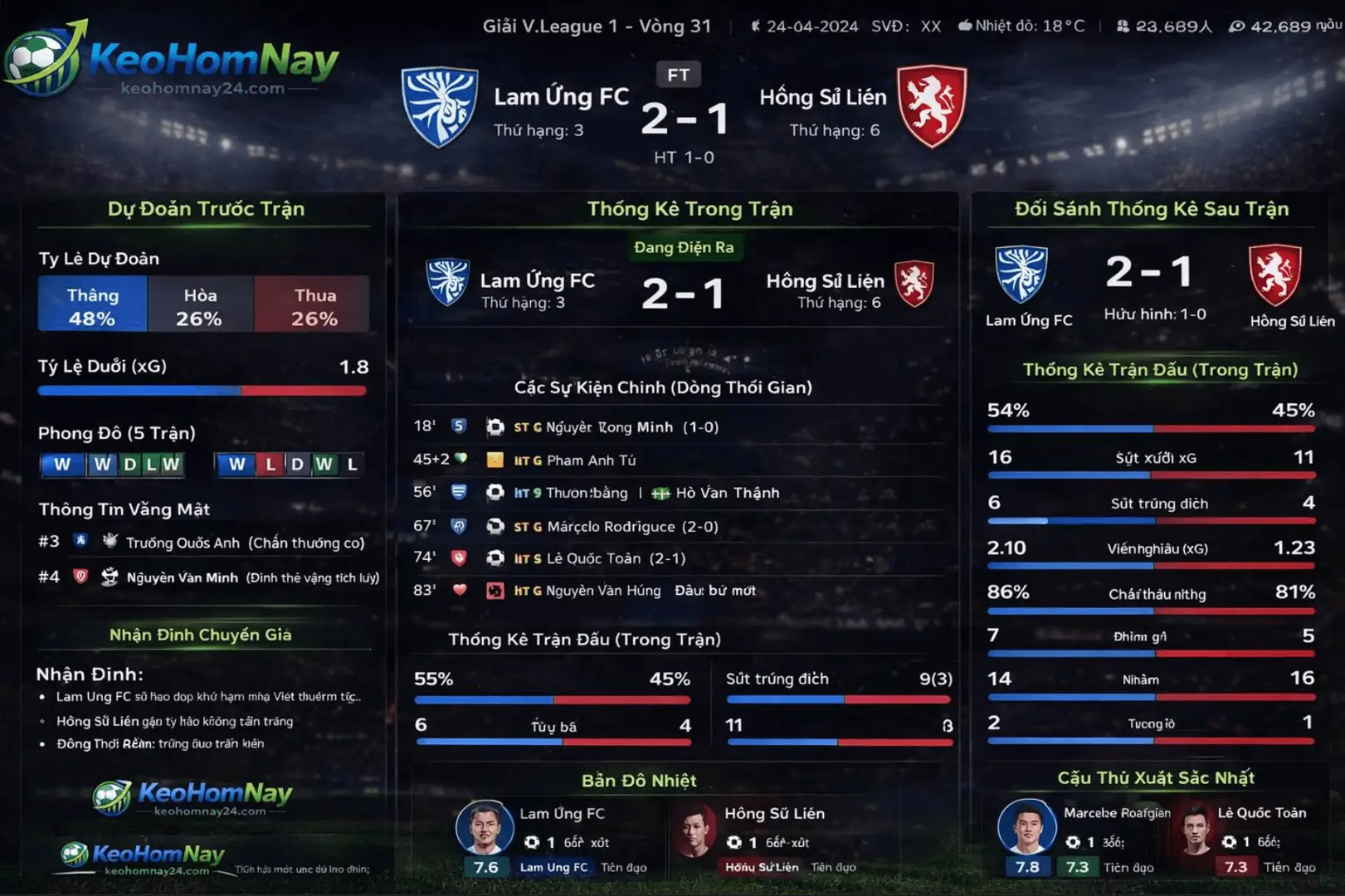Select the 67' Marcelo Rodrigue goal event
Viewport: 1345px width, 896px height.
tap(616, 526)
